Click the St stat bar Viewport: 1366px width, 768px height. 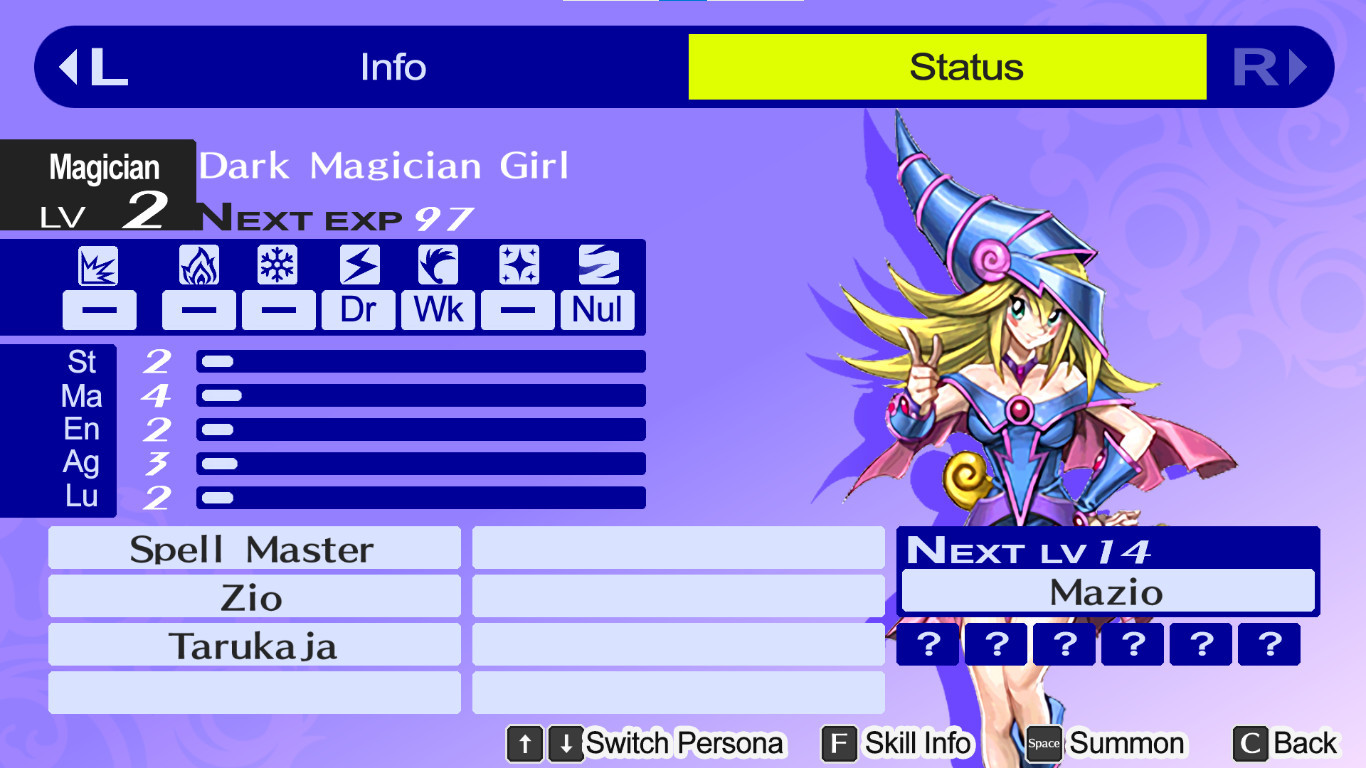(420, 361)
